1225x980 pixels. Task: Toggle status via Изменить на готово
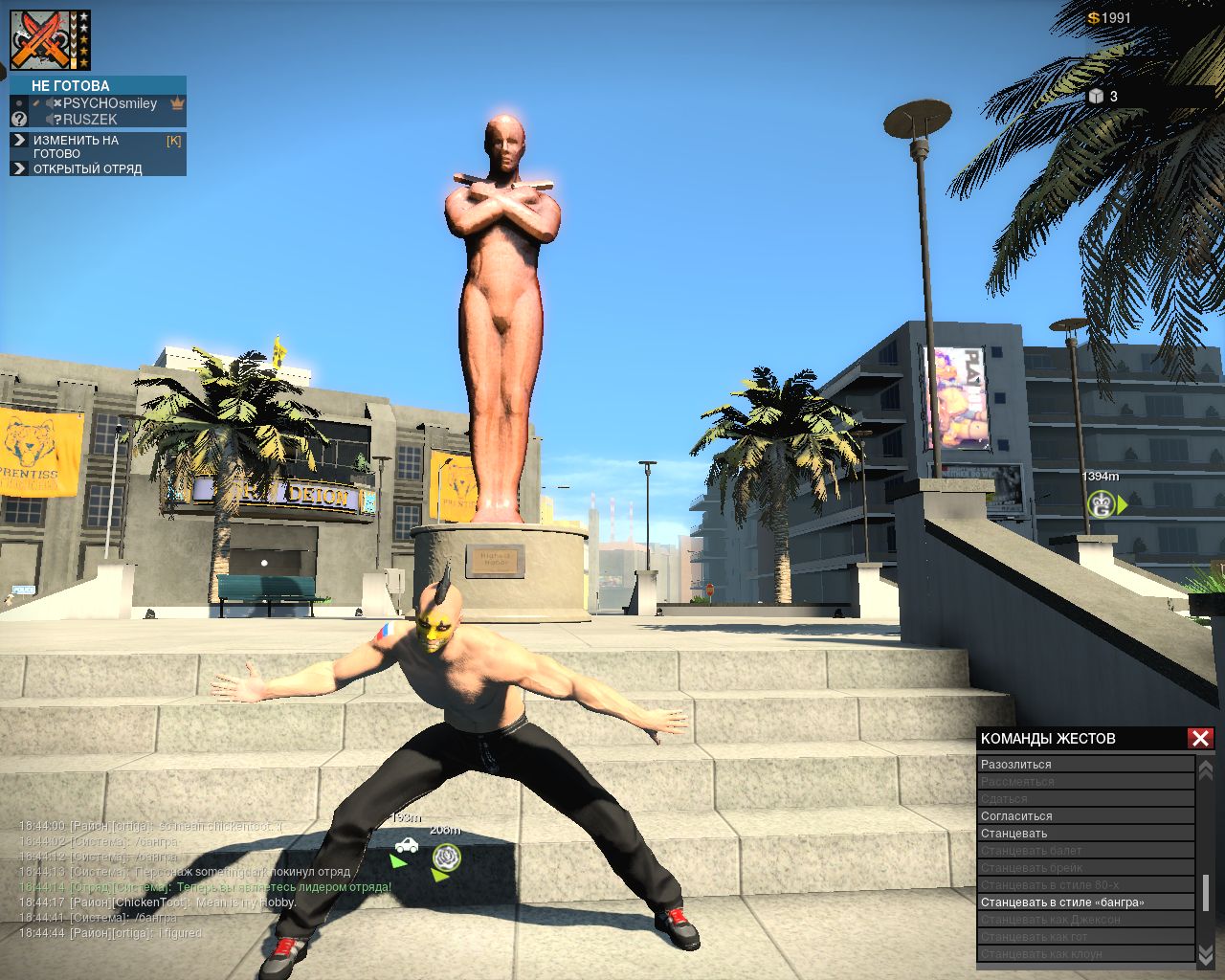pos(77,146)
